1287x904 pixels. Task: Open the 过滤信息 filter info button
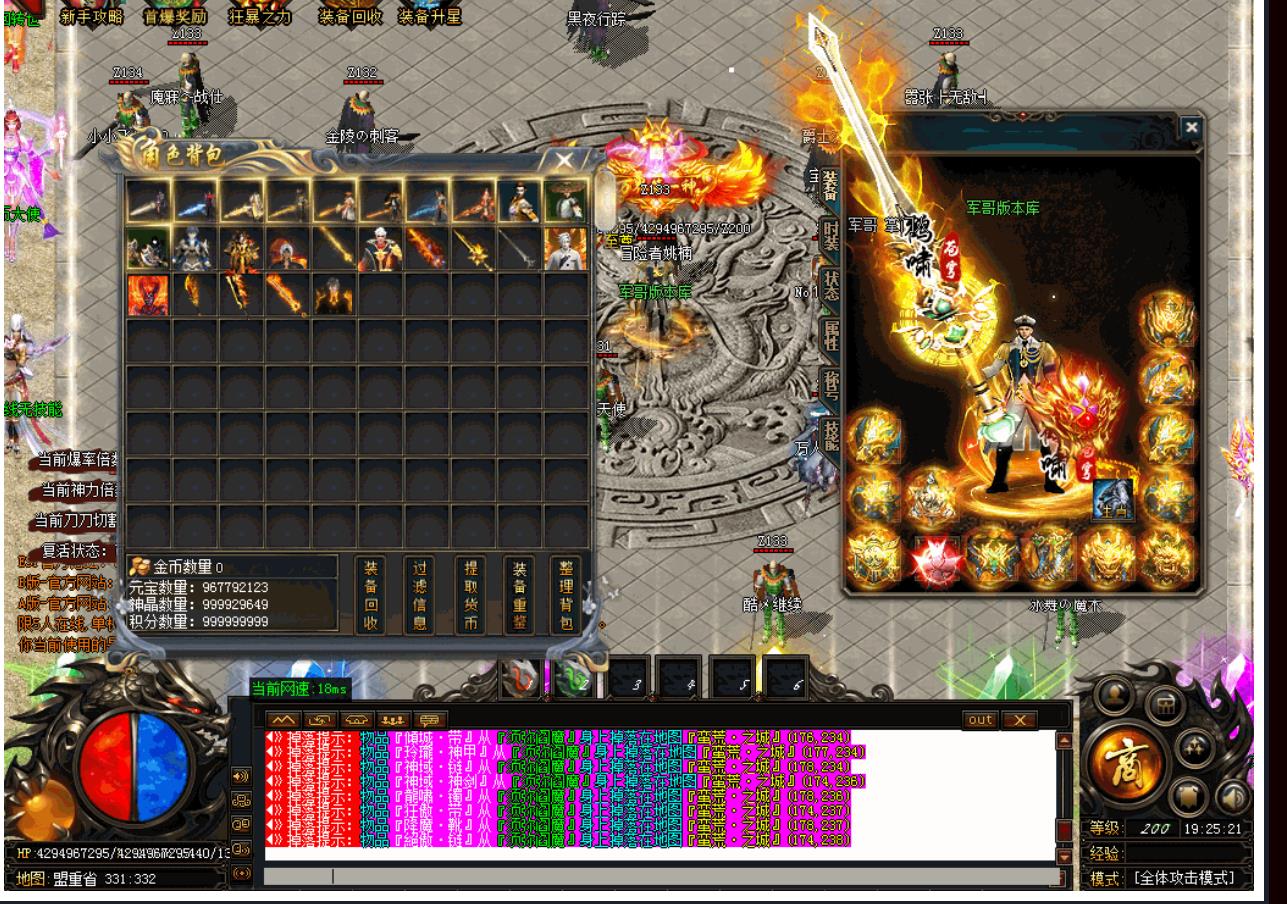tap(420, 595)
